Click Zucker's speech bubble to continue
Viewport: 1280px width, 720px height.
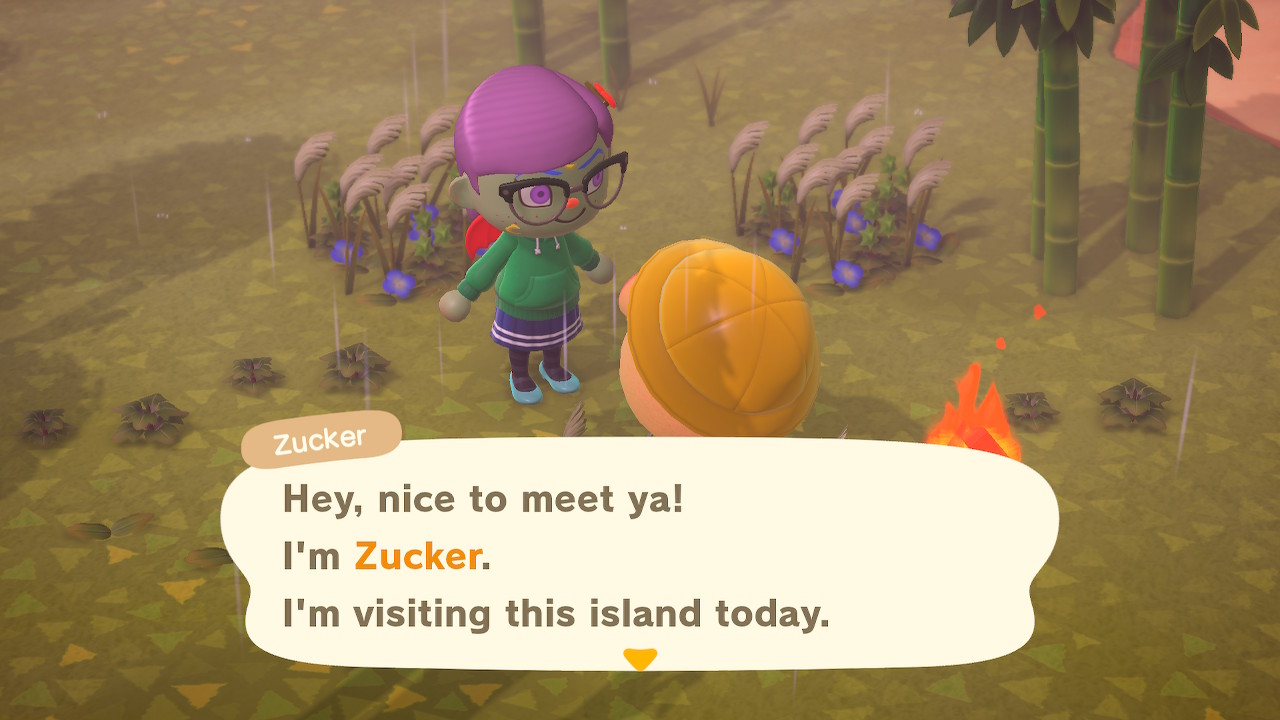coord(640,555)
